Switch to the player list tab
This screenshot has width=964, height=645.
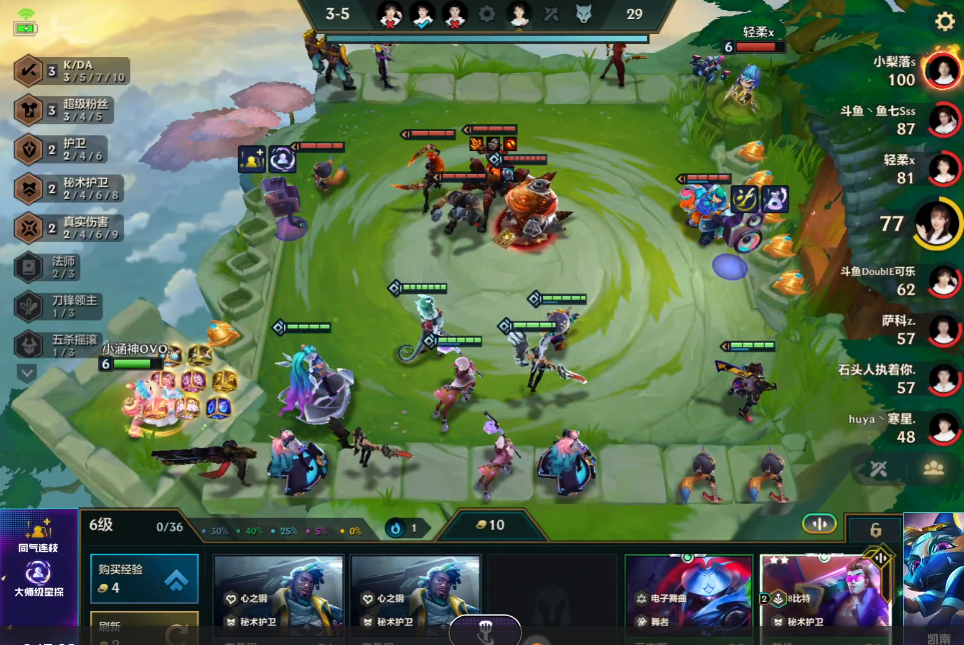[934, 467]
